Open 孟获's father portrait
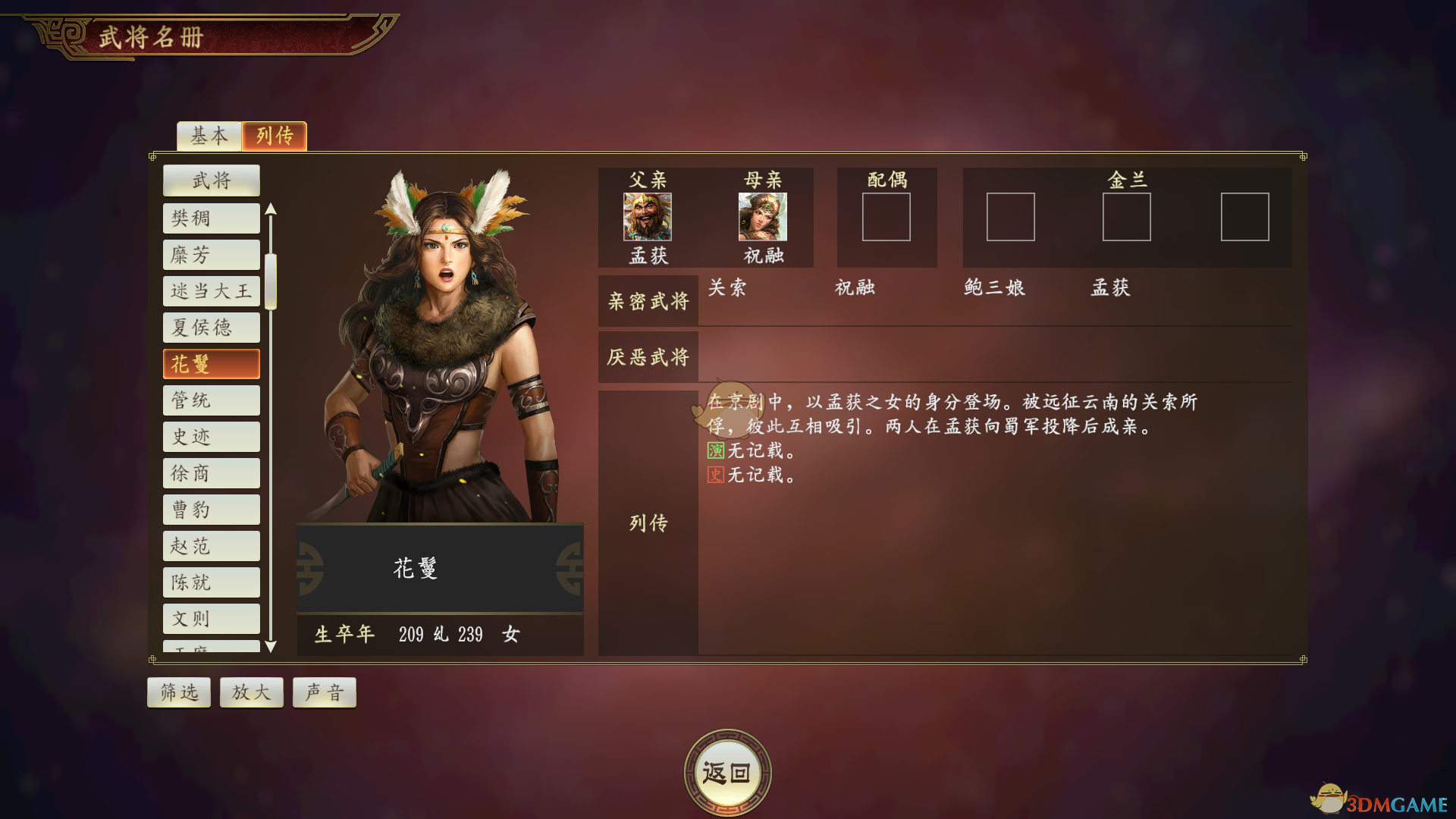This screenshot has height=819, width=1456. (x=647, y=218)
